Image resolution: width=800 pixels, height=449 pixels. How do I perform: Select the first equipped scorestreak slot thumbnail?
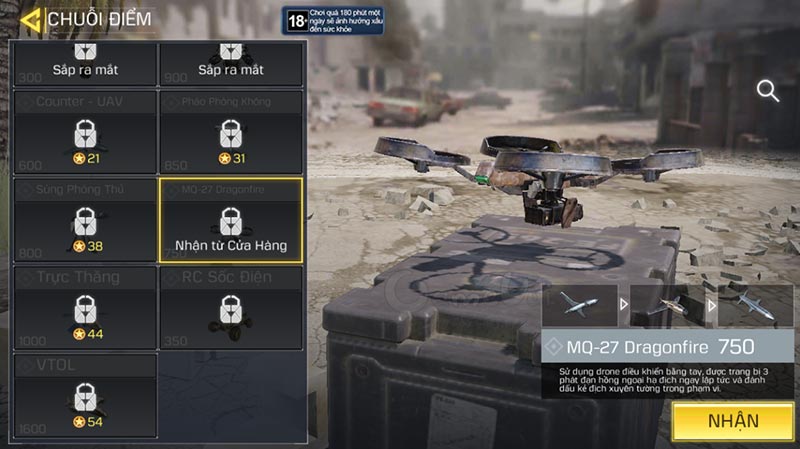click(x=579, y=305)
